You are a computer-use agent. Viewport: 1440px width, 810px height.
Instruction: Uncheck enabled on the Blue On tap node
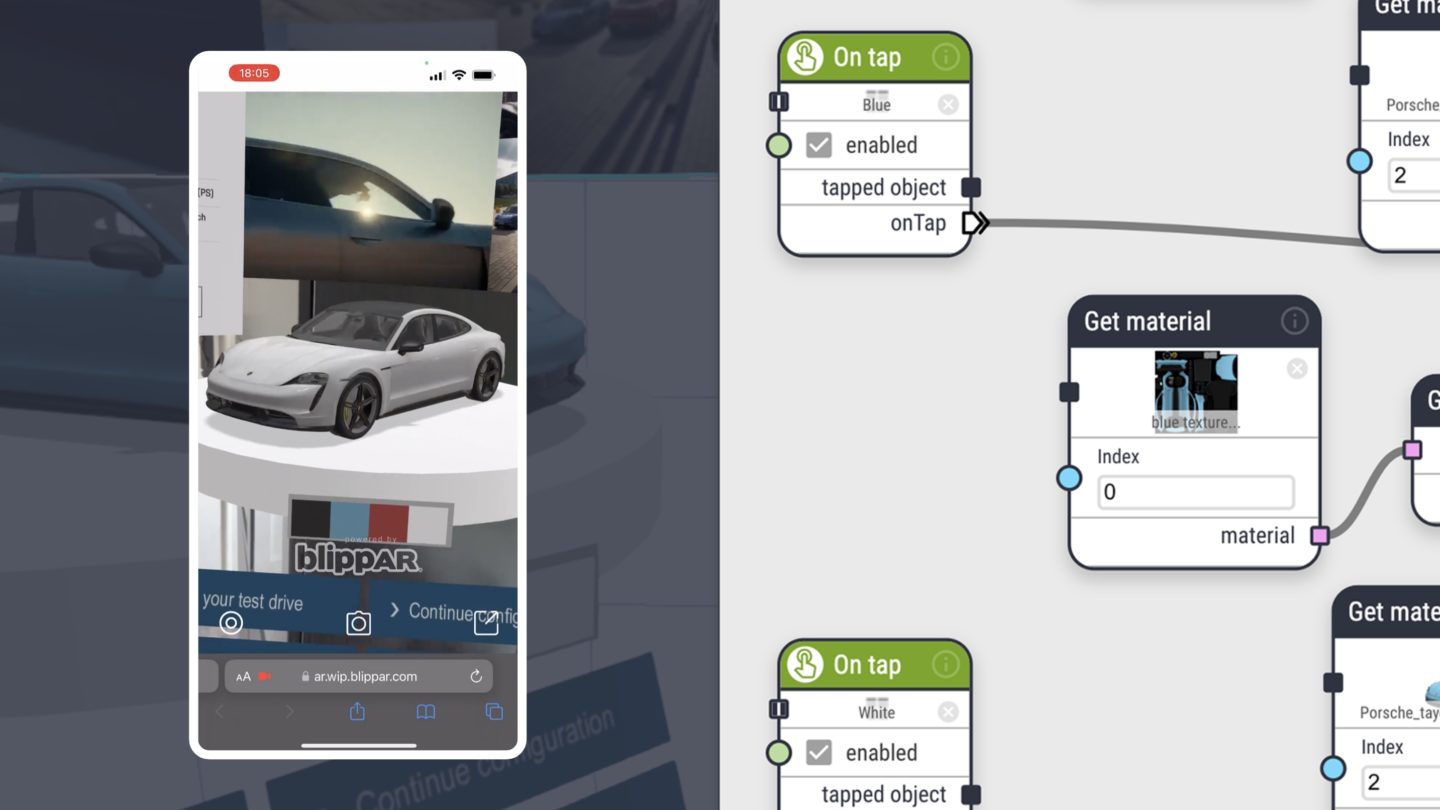click(x=817, y=145)
